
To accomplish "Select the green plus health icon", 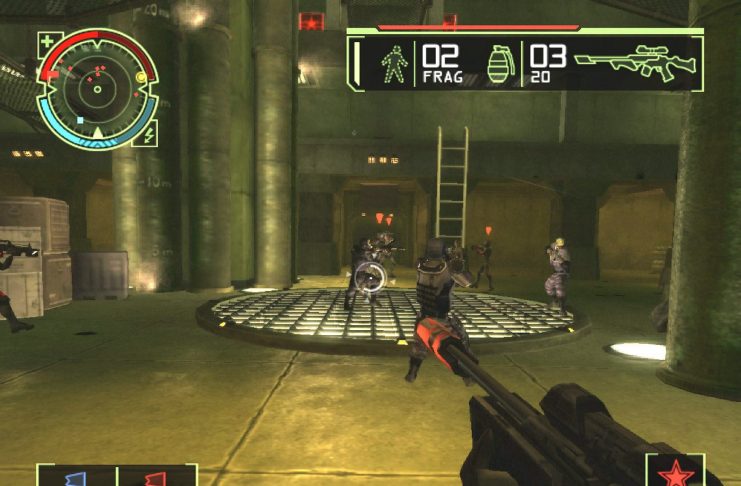I will coord(48,43).
